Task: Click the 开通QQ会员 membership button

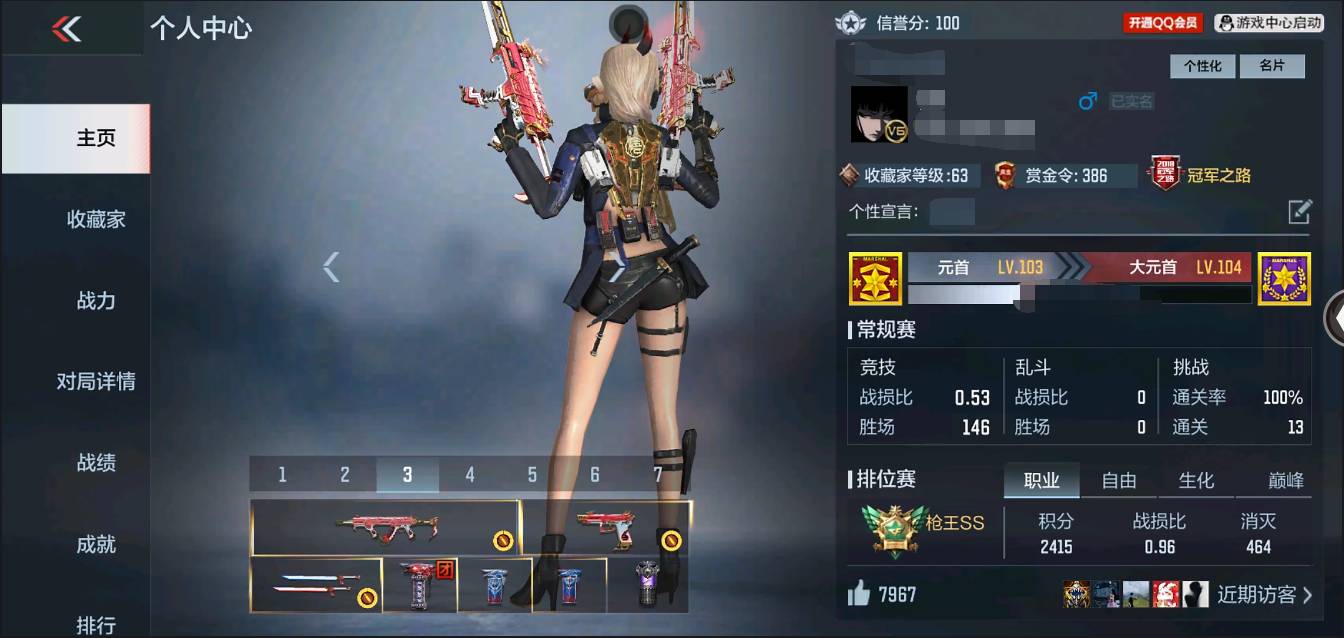Action: pyautogui.click(x=1162, y=22)
